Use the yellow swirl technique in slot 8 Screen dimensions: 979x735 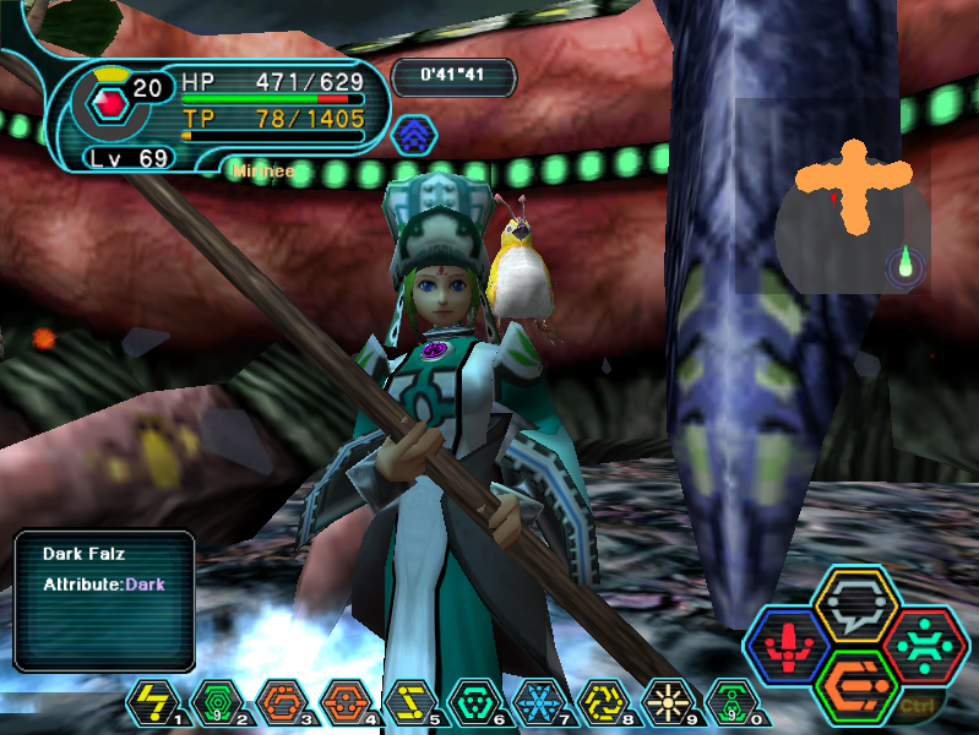click(601, 701)
